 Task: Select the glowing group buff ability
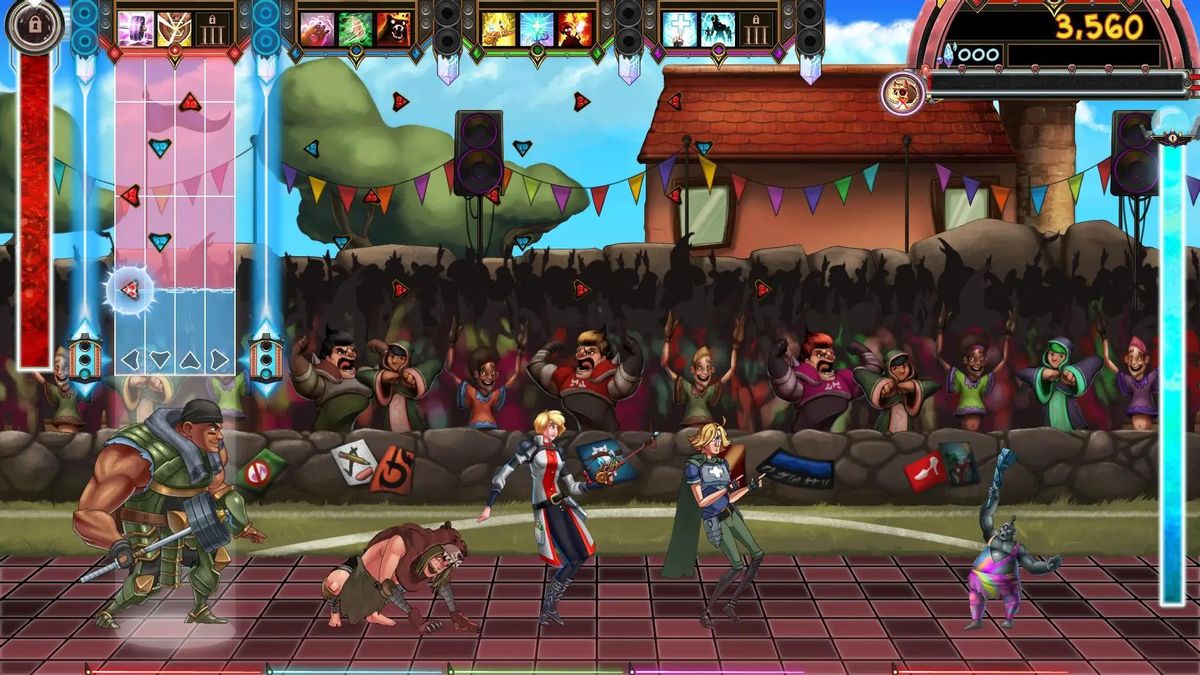pos(717,29)
